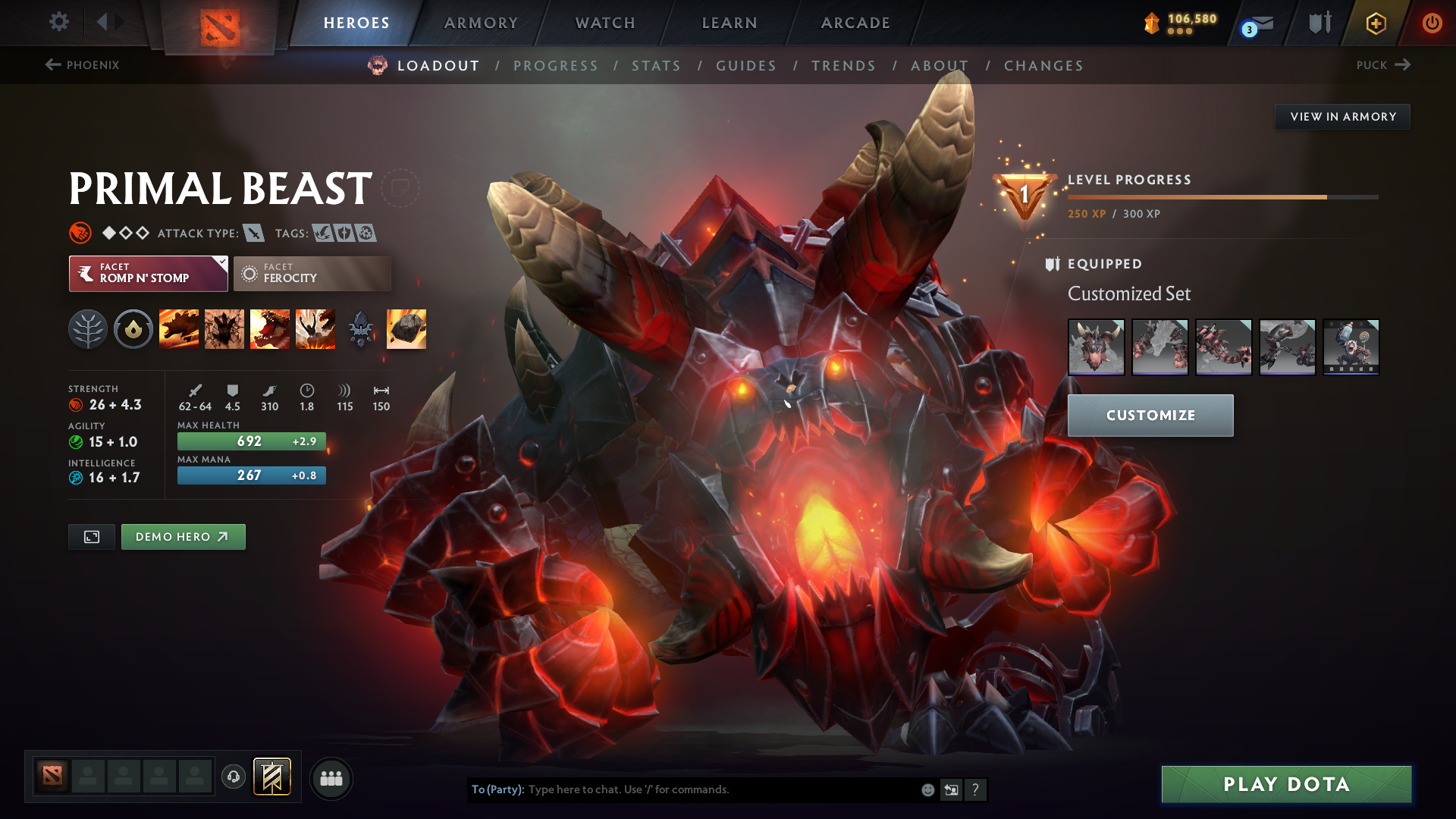This screenshot has width=1456, height=819.
Task: Click the Aghanim's Shard upgrade icon
Action: [x=360, y=328]
